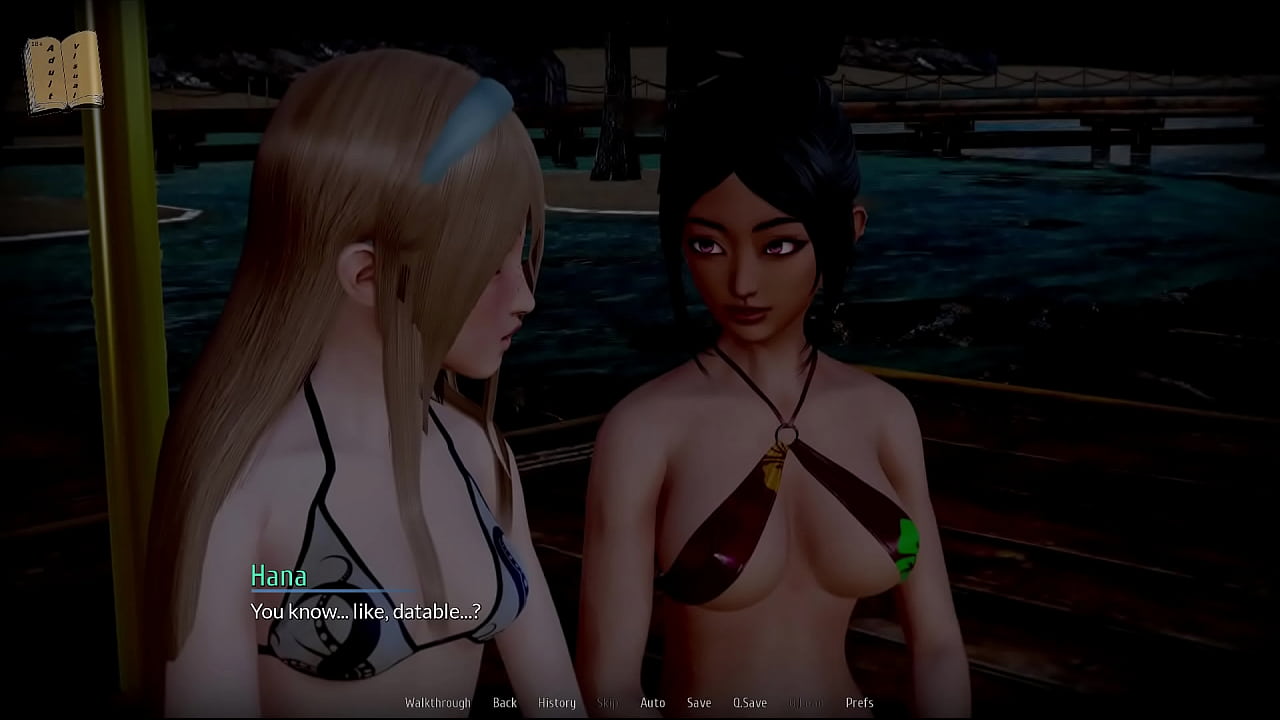Open the Save game screen

pos(699,703)
